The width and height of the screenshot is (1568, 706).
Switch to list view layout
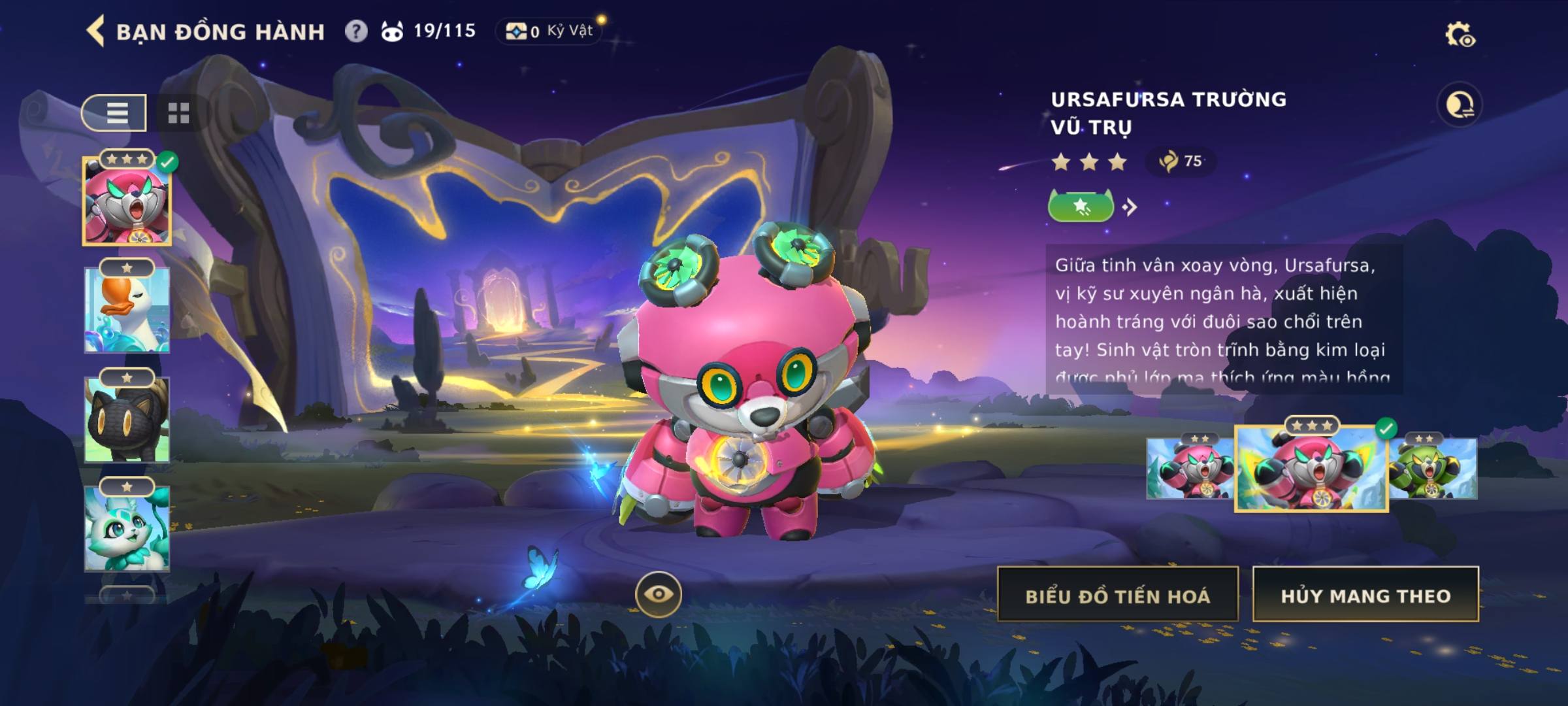115,113
